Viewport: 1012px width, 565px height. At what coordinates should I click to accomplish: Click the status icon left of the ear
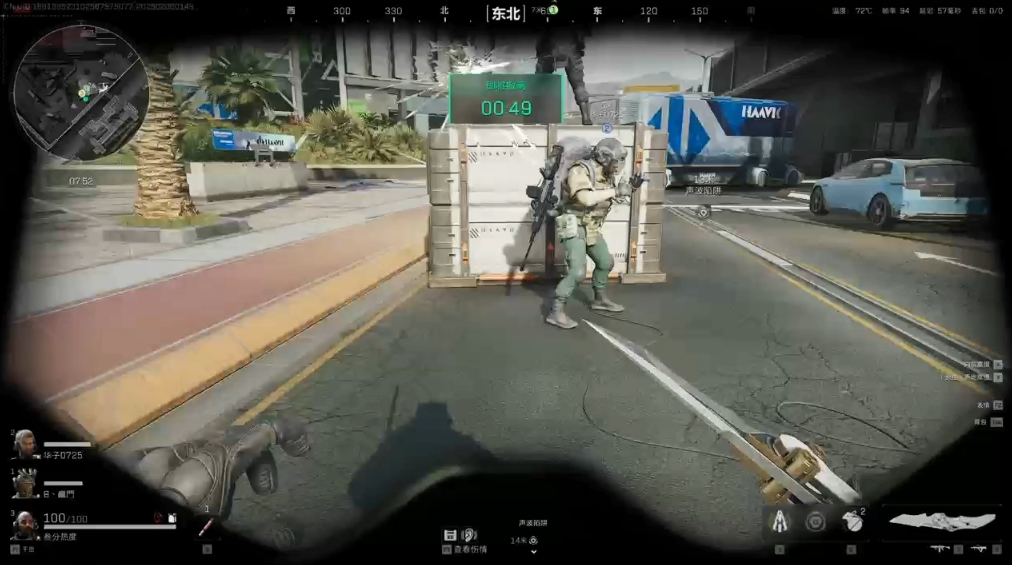(451, 535)
